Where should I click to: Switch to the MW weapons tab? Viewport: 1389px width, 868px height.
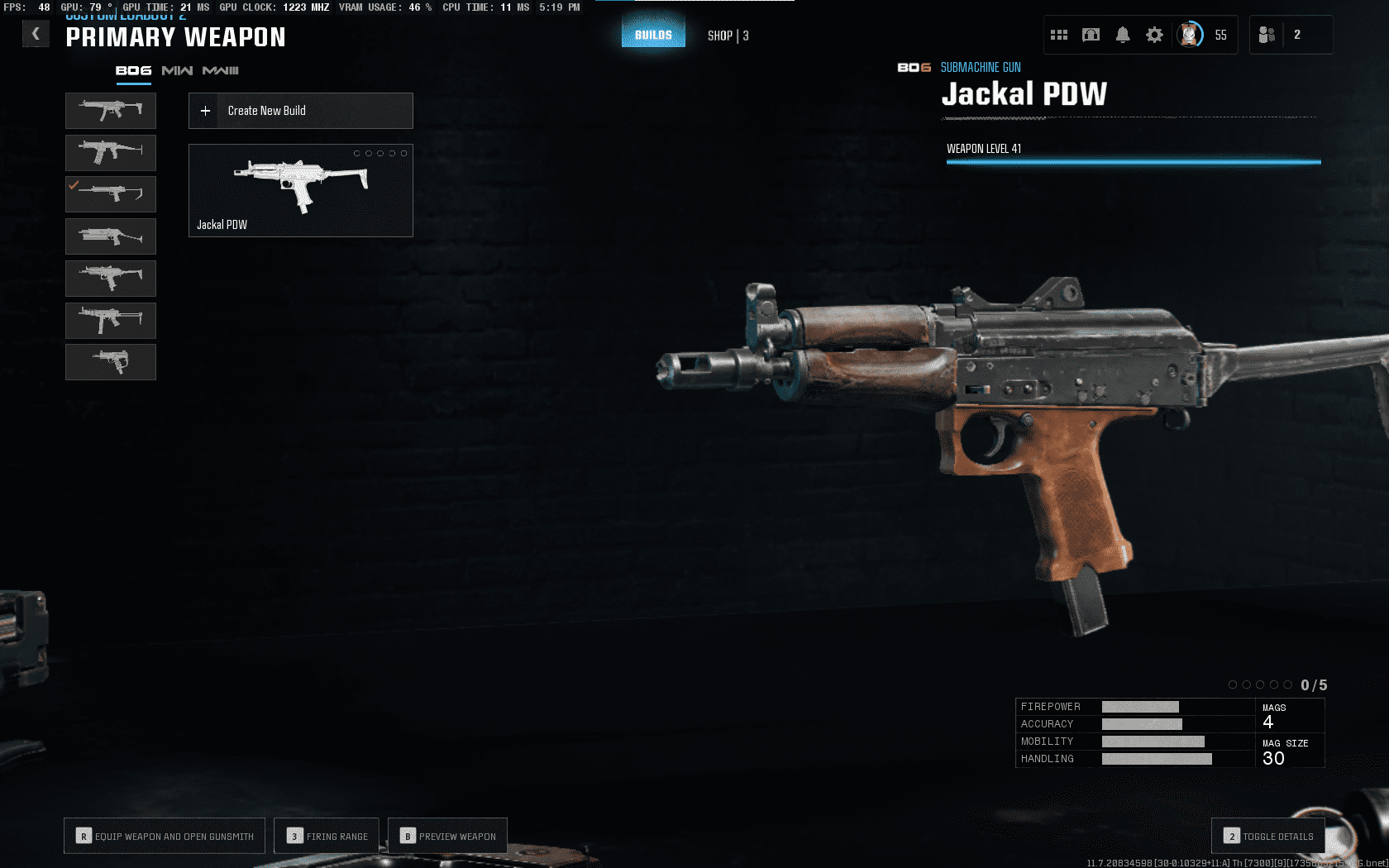tap(177, 71)
